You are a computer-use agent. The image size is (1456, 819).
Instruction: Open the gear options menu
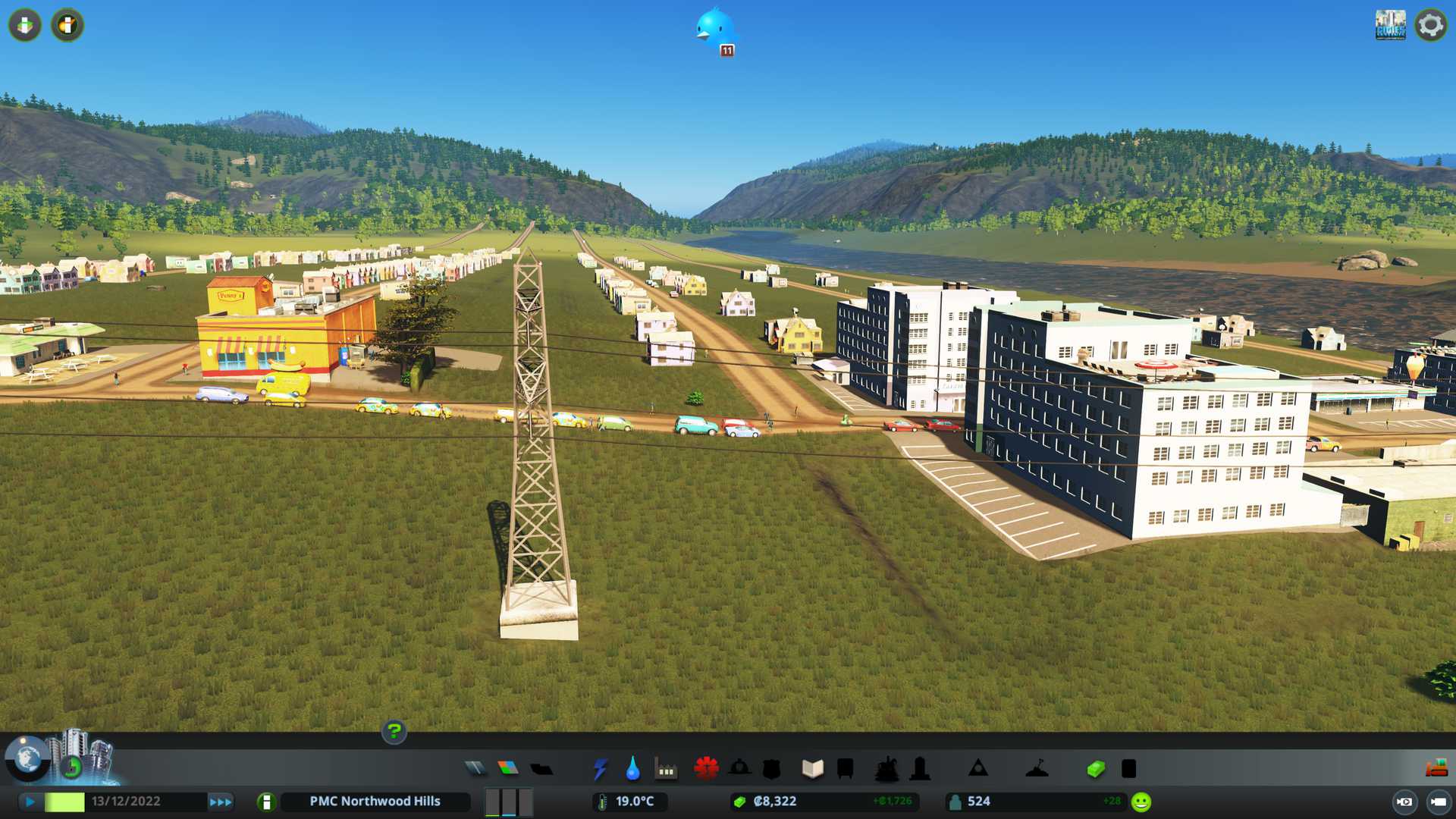pyautogui.click(x=1430, y=25)
